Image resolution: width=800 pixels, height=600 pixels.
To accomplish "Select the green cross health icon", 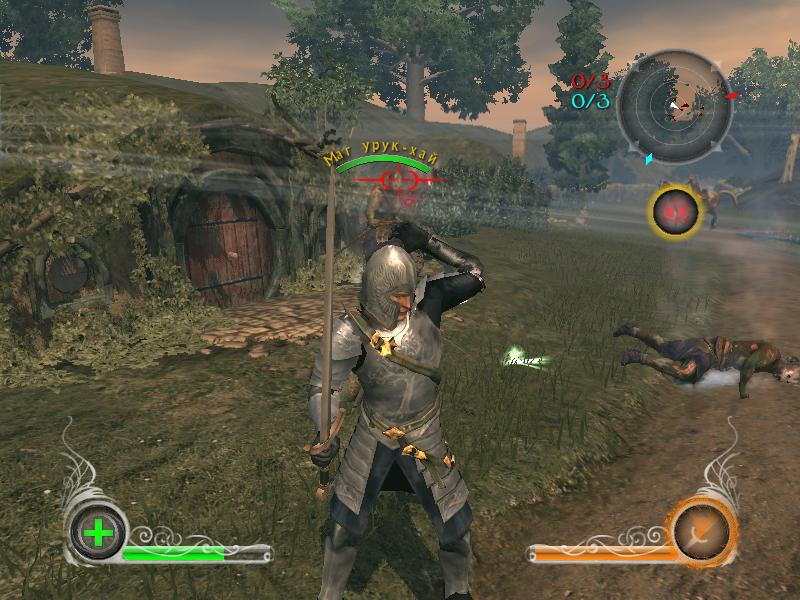I will pyautogui.click(x=98, y=532).
